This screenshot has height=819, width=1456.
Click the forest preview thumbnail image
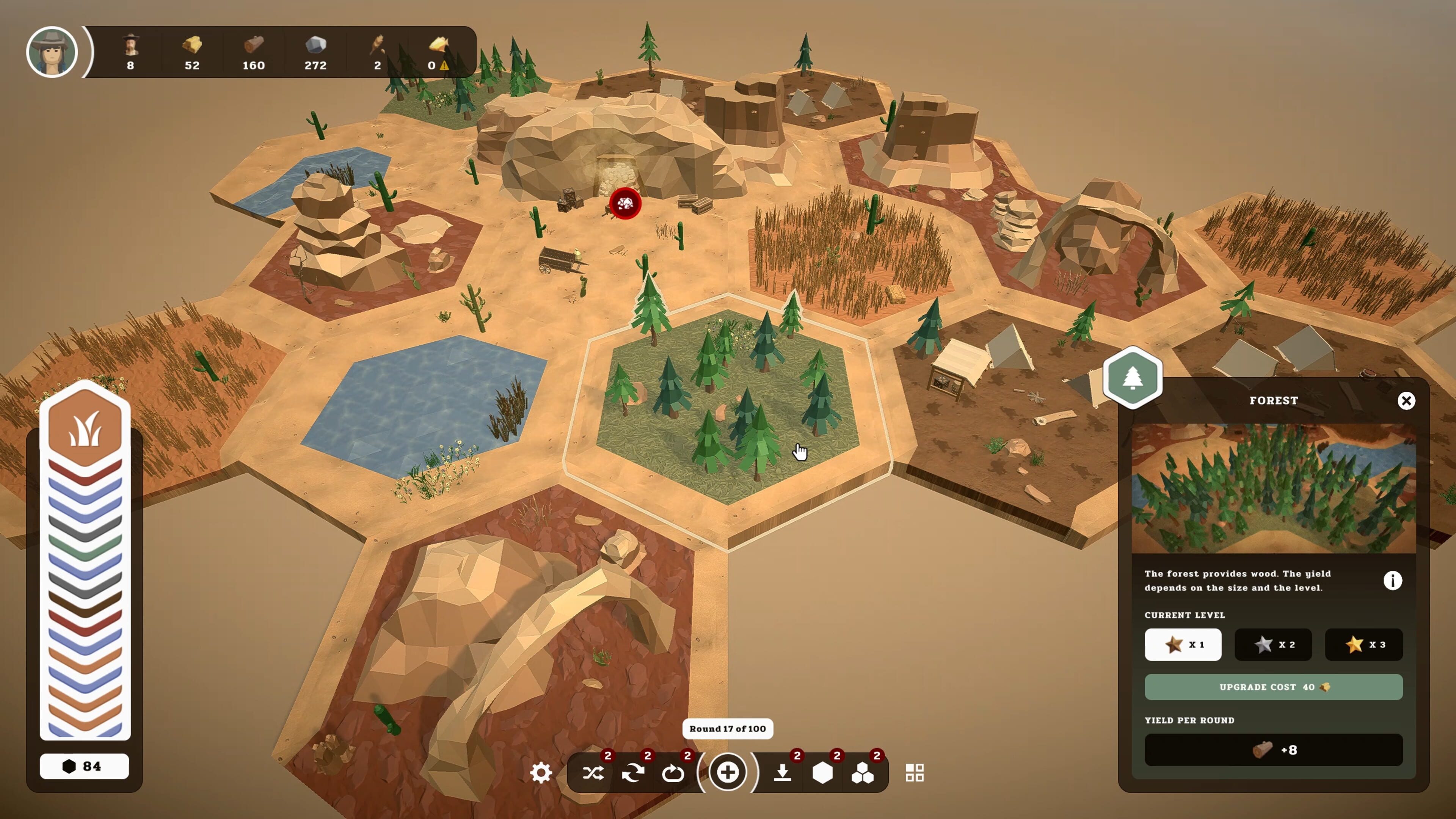[1274, 488]
